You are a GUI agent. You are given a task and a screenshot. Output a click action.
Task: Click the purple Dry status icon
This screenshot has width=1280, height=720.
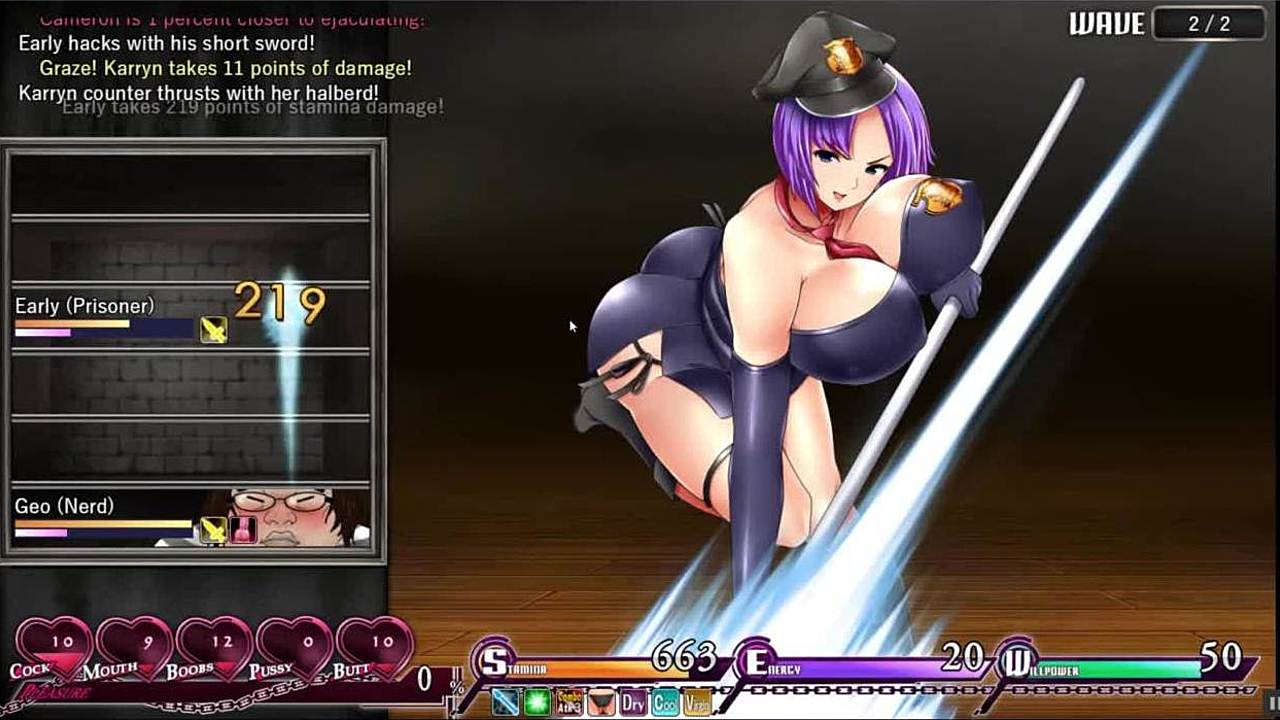point(633,702)
